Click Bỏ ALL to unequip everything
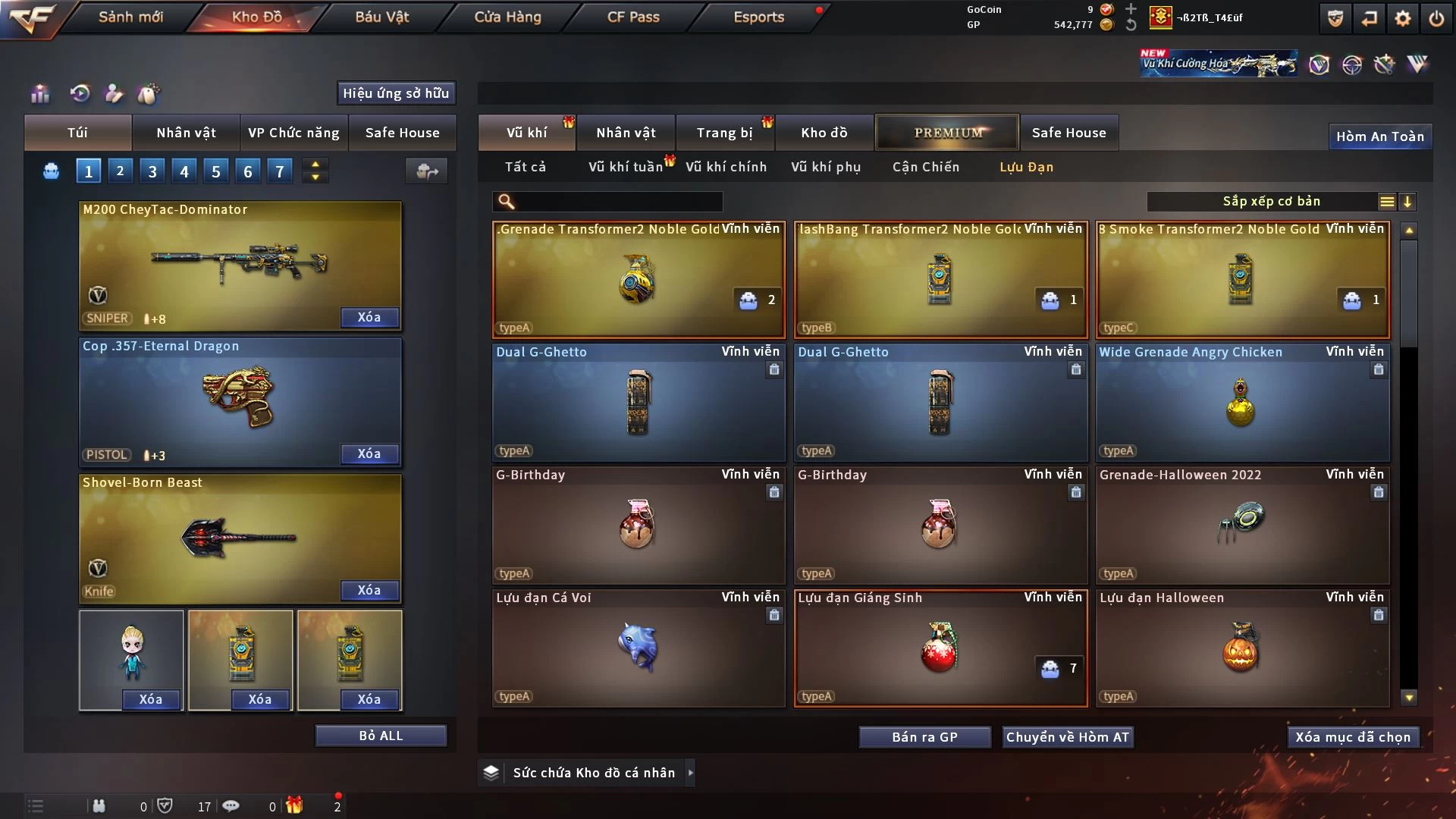Image resolution: width=1456 pixels, height=819 pixels. click(381, 736)
